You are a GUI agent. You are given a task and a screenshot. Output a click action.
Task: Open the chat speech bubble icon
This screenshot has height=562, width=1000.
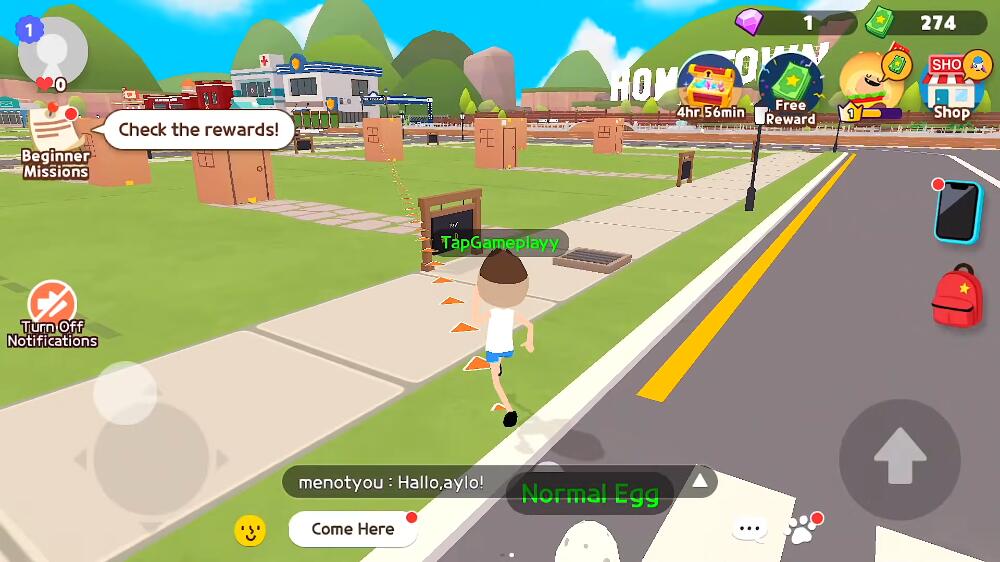(749, 529)
